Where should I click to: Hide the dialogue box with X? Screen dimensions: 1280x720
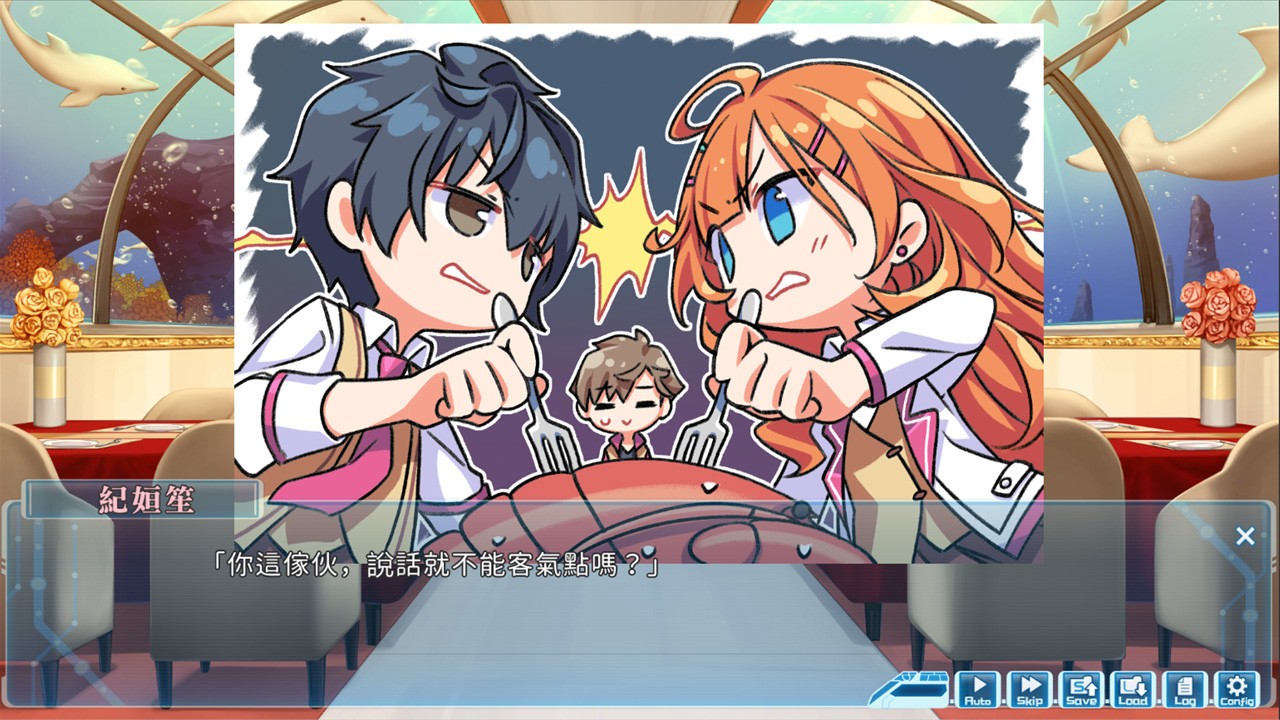click(1245, 536)
